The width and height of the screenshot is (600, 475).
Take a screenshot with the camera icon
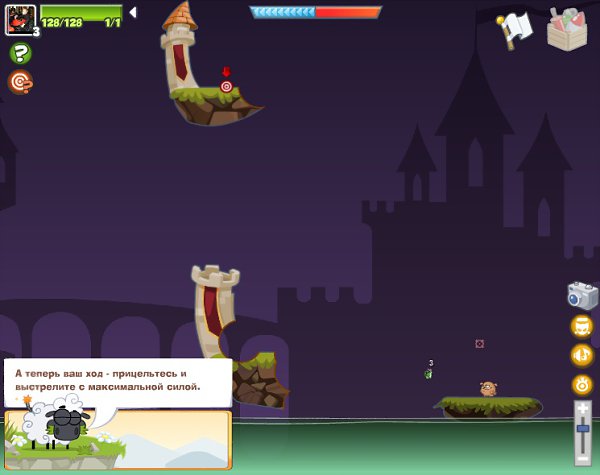point(582,295)
